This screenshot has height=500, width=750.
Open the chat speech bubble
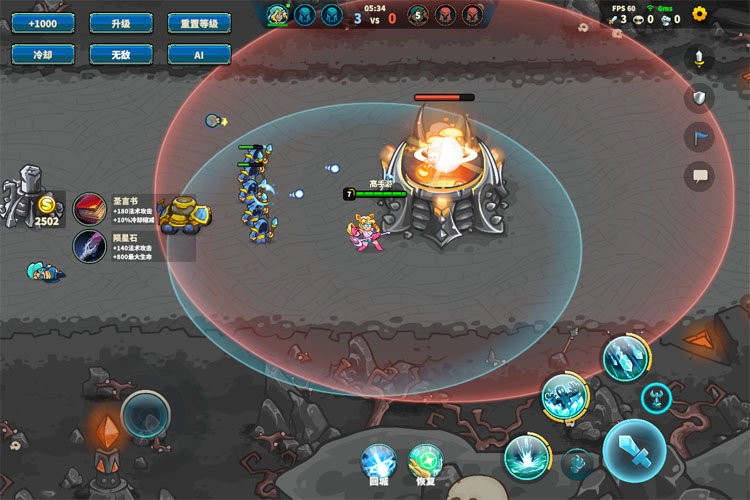tap(699, 176)
